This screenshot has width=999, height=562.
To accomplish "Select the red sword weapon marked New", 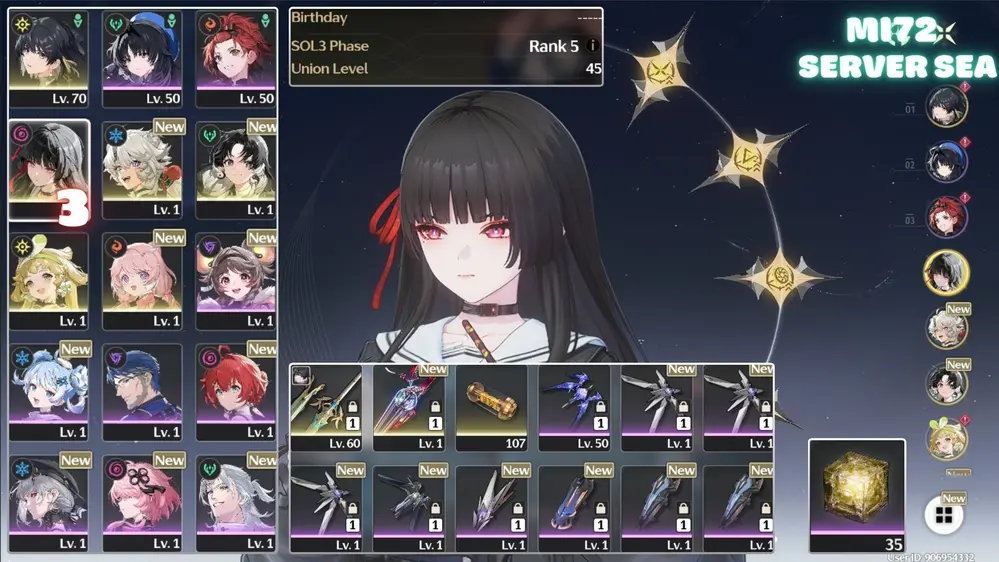I will 409,407.
